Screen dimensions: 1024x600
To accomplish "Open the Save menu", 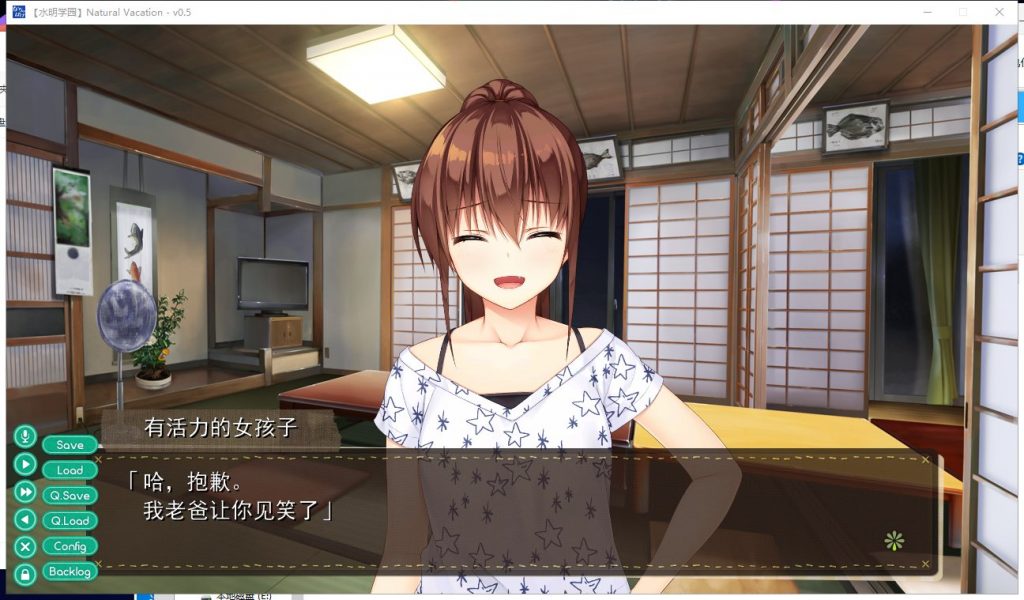I will click(70, 445).
